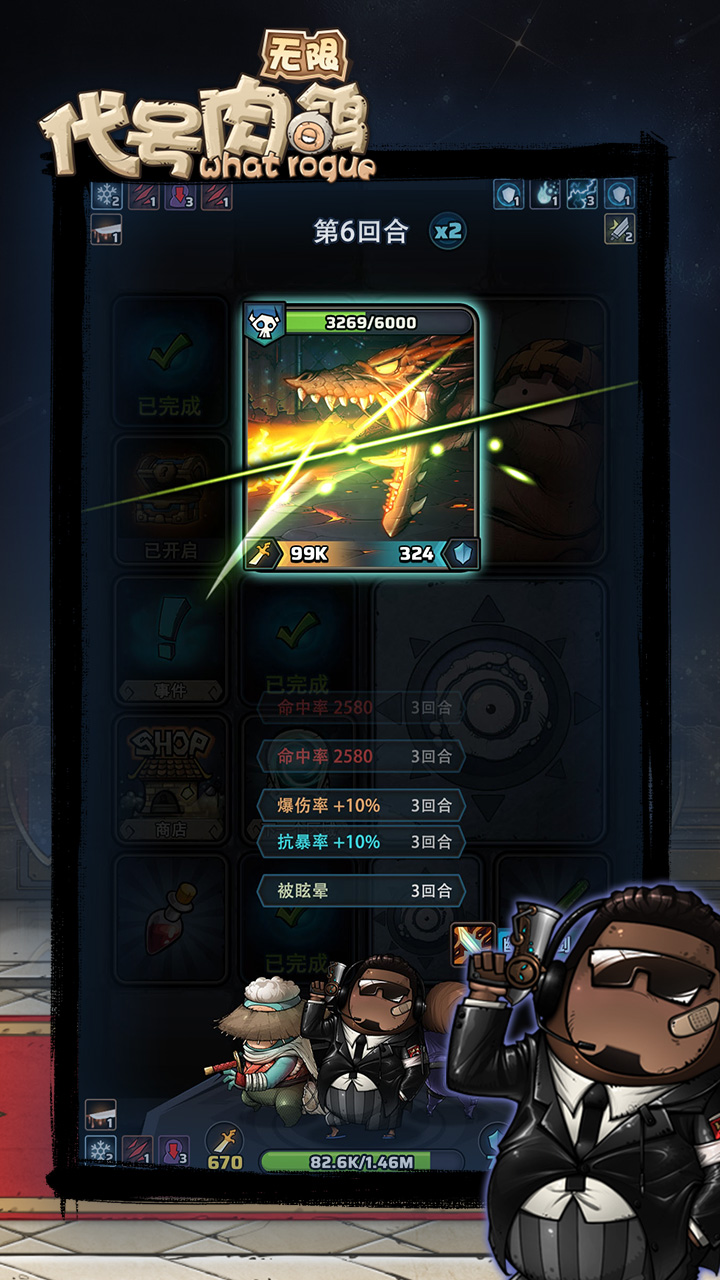This screenshot has height=1280, width=720.
Task: Check the top snowflake freeze status icon
Action: [x=106, y=195]
